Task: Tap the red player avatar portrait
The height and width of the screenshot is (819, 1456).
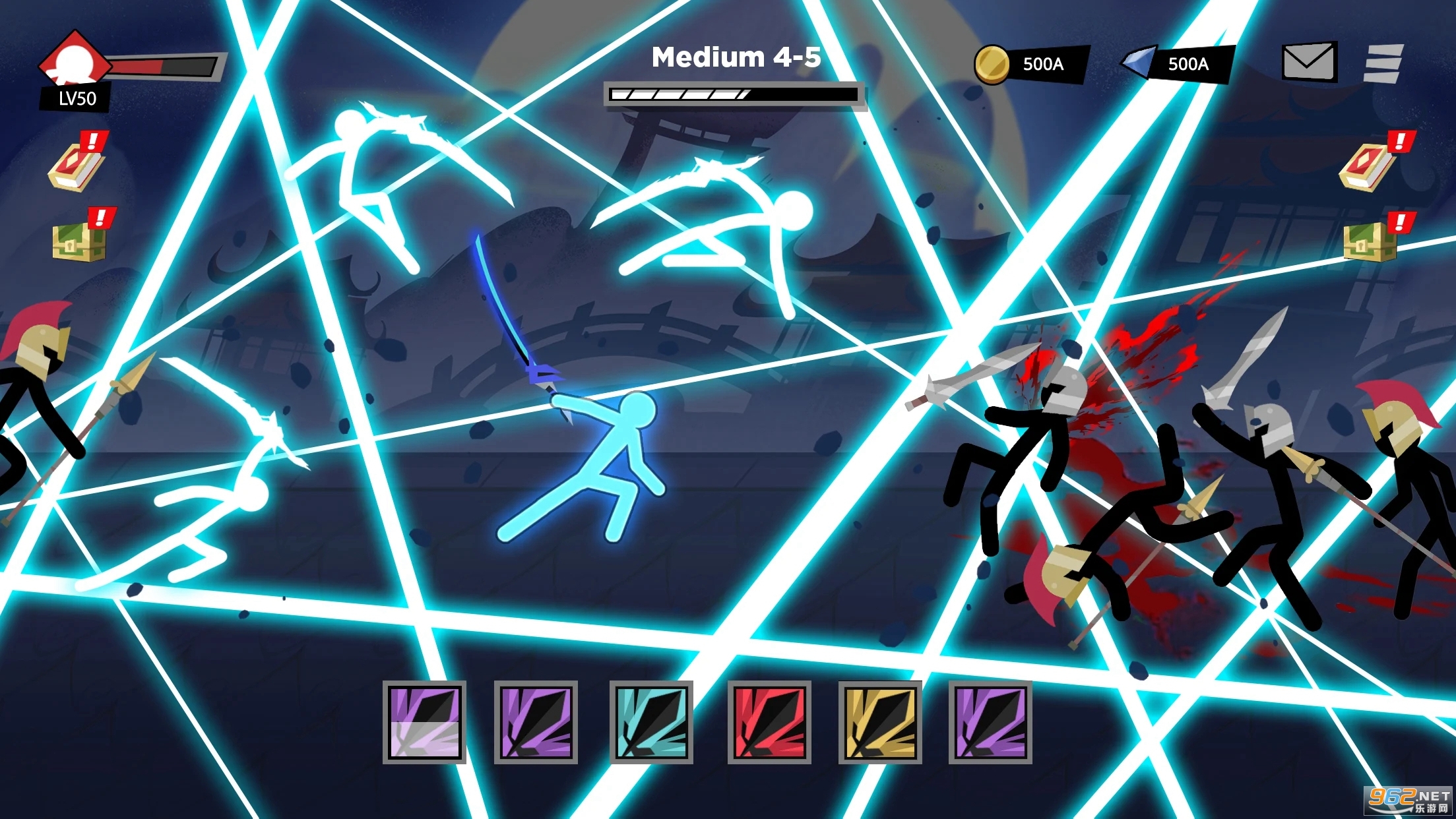Action: 75,62
